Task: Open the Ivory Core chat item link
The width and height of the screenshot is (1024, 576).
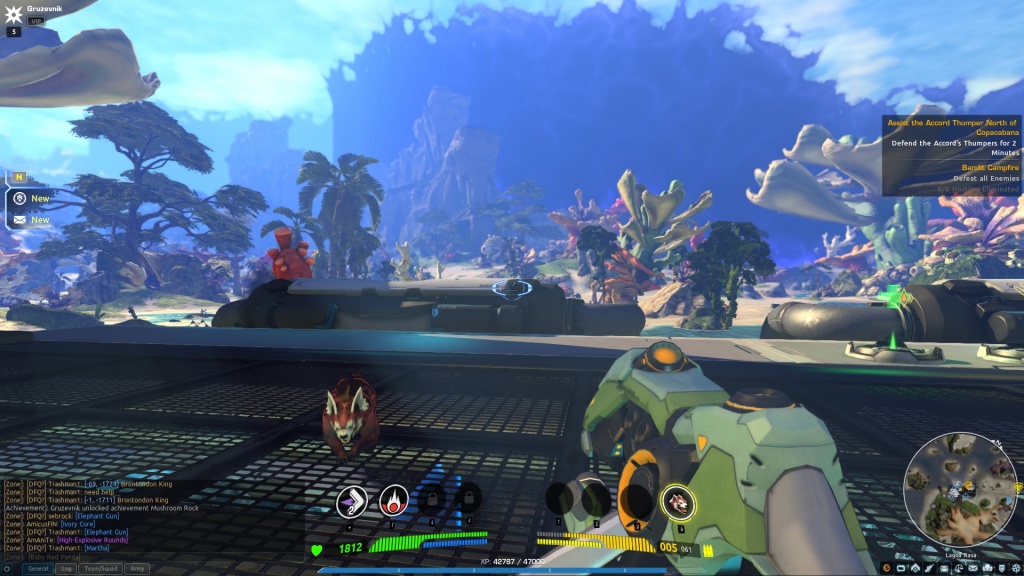Action: coord(78,524)
